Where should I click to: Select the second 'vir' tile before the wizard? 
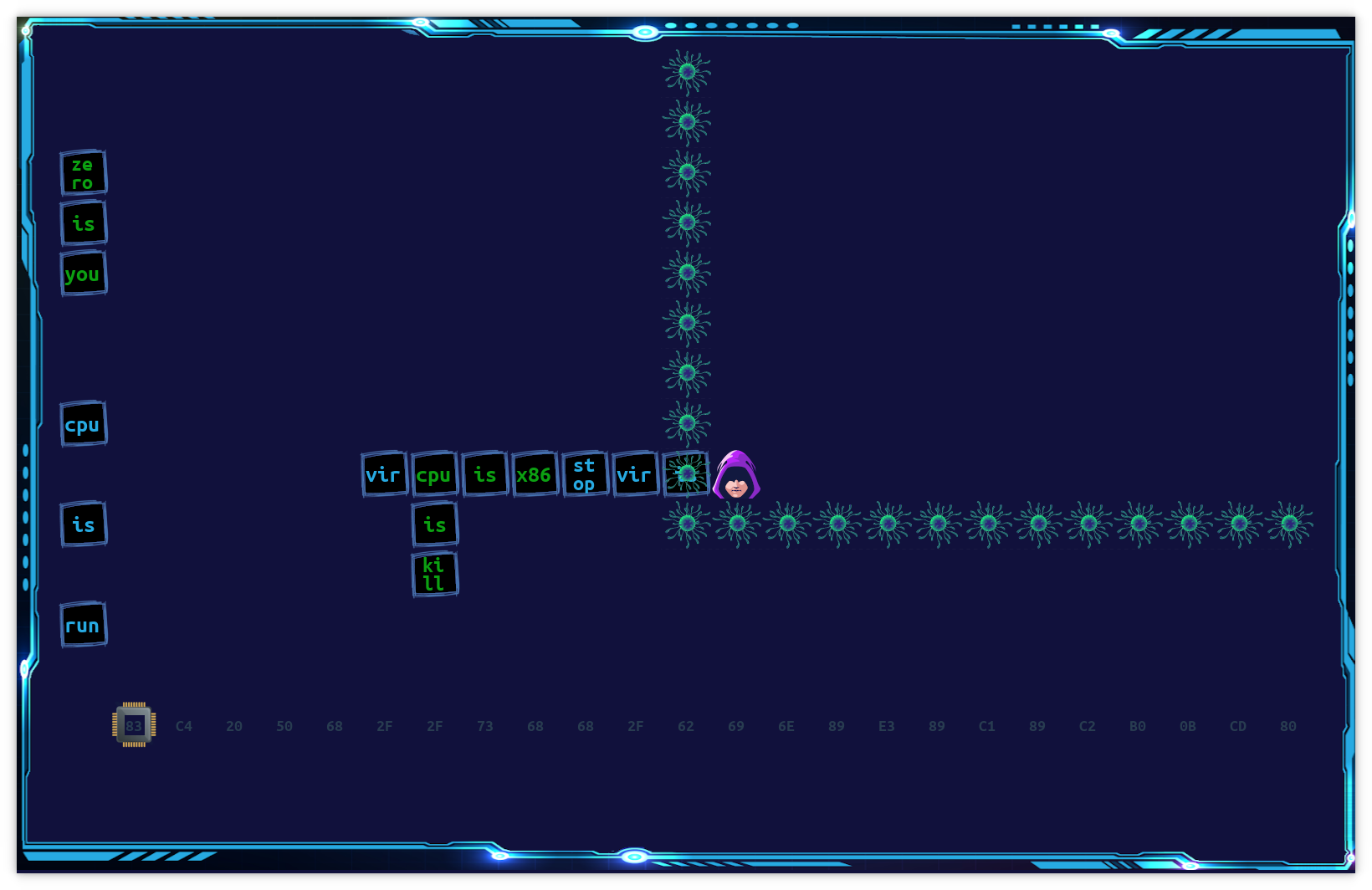click(x=636, y=474)
